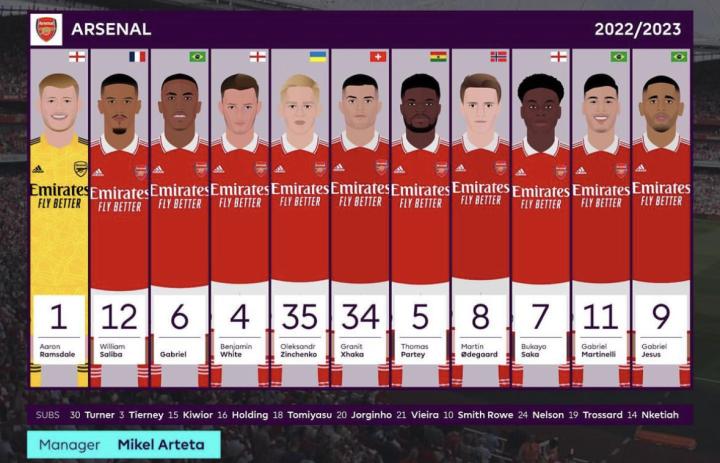This screenshot has width=720, height=463.
Task: Select substitute Nketiah from the subs list
Action: pyautogui.click(x=665, y=415)
